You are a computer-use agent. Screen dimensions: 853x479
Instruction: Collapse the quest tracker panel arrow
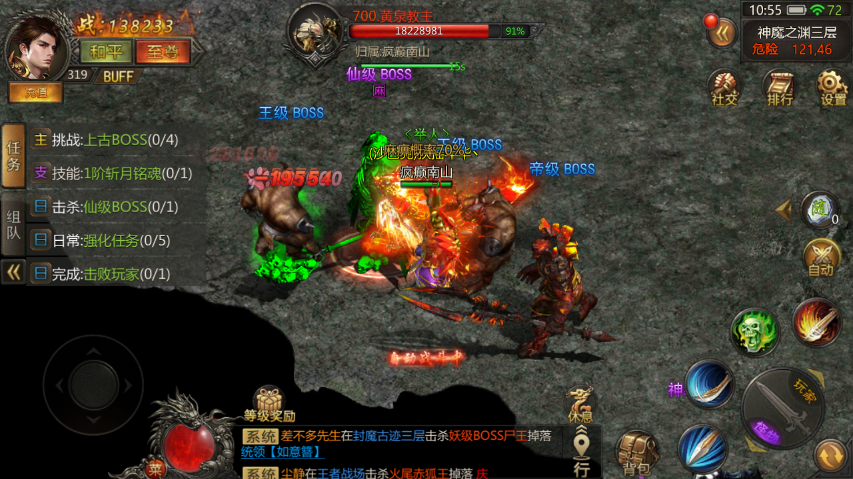click(x=13, y=272)
